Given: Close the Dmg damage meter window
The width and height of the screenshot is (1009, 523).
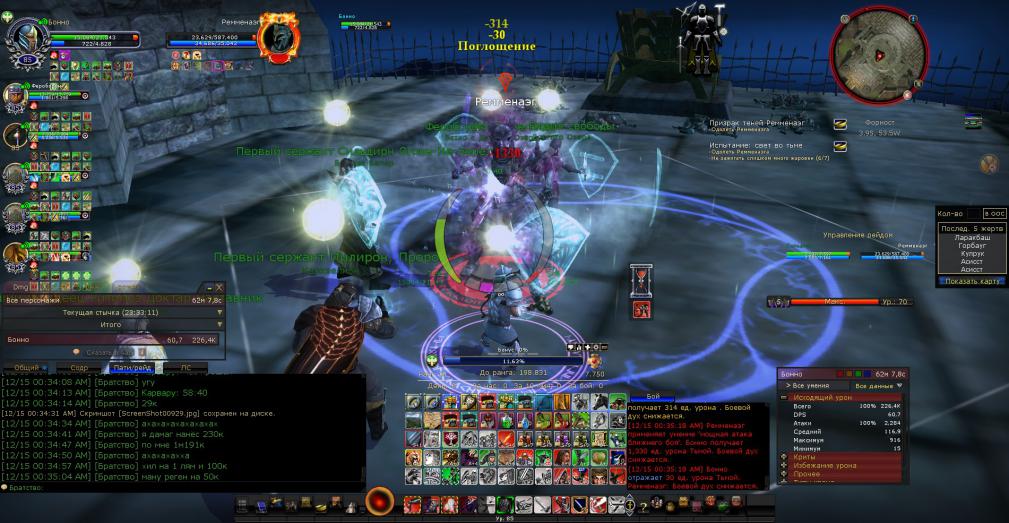Looking at the screenshot, I should tap(219, 287).
